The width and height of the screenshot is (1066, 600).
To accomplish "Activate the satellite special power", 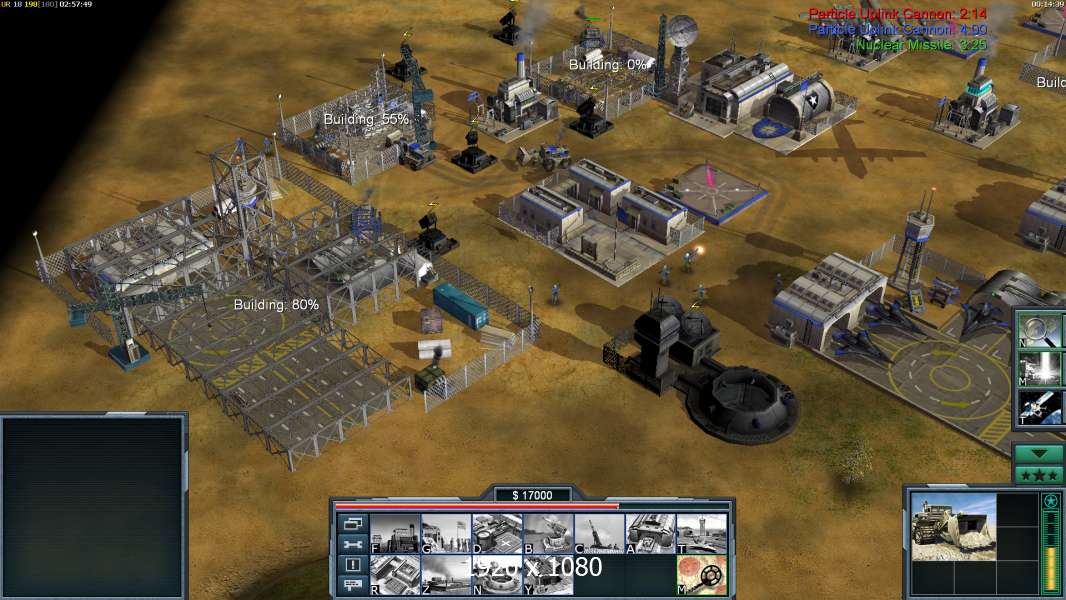I will pyautogui.click(x=1040, y=405).
